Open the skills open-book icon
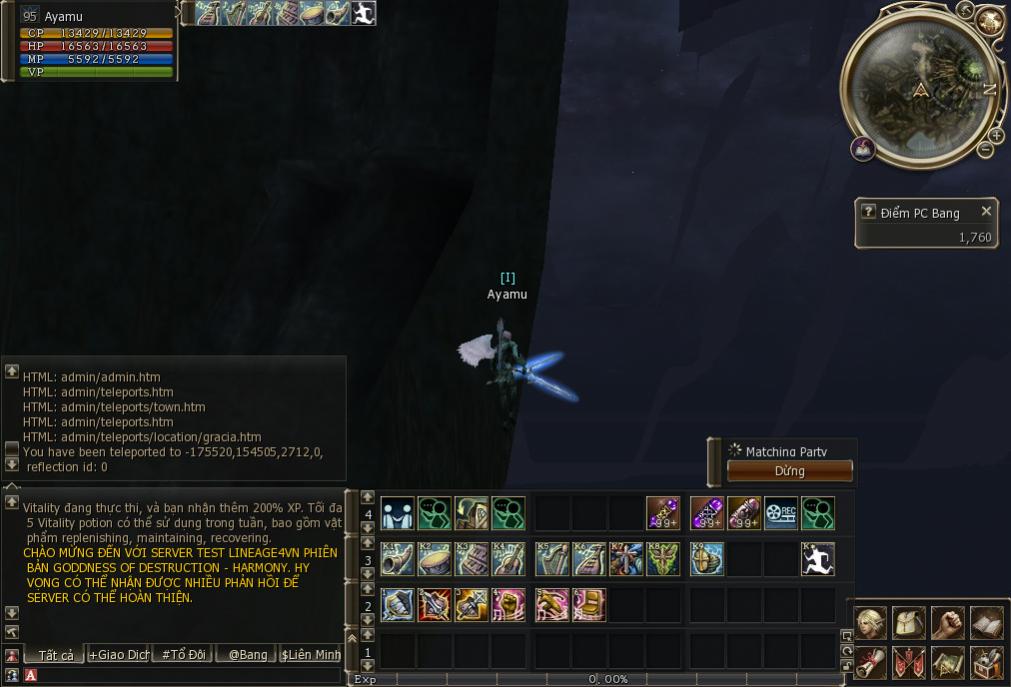The height and width of the screenshot is (687, 1011). [x=986, y=623]
